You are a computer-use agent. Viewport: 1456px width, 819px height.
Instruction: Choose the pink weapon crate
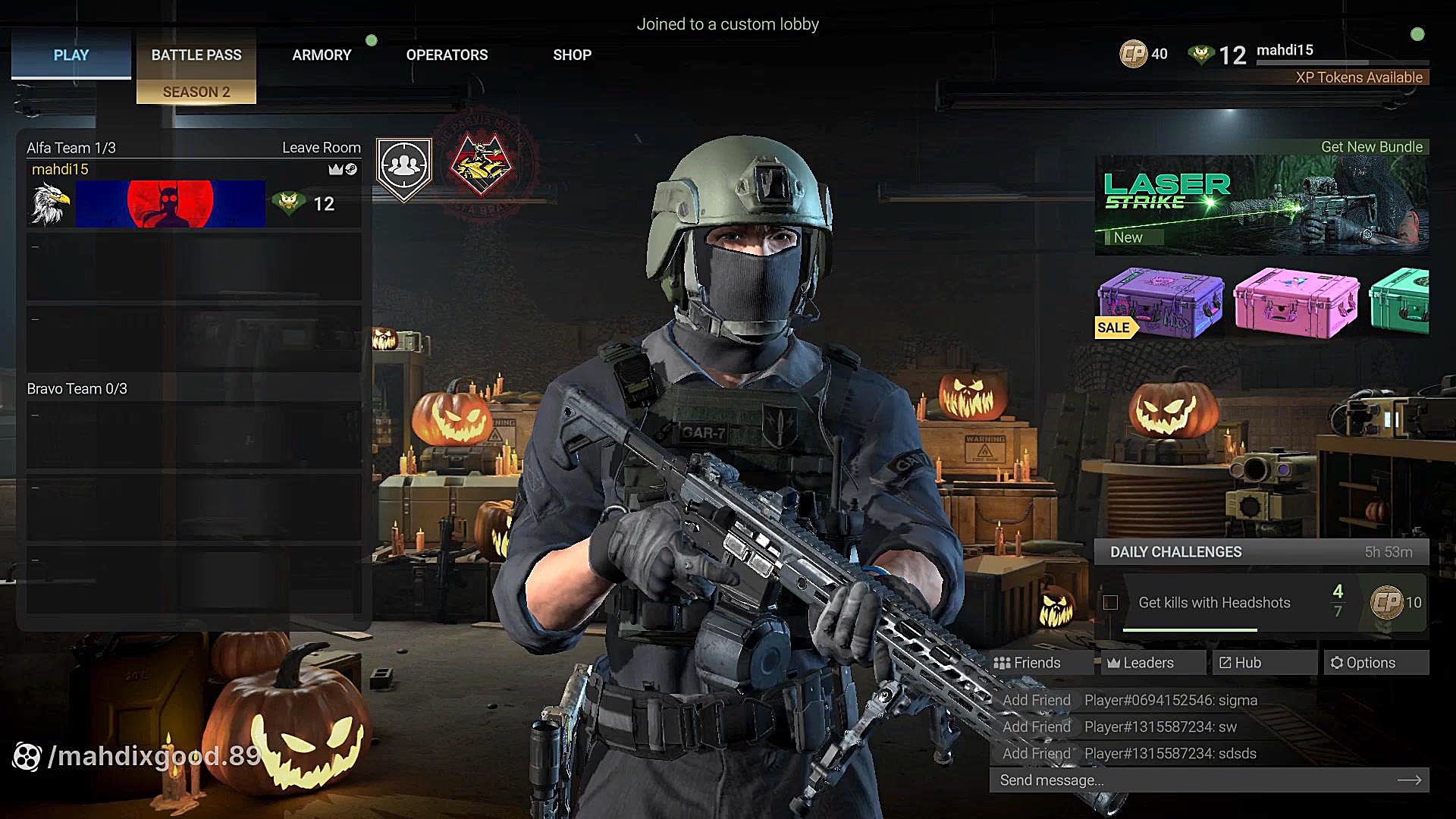(x=1296, y=302)
